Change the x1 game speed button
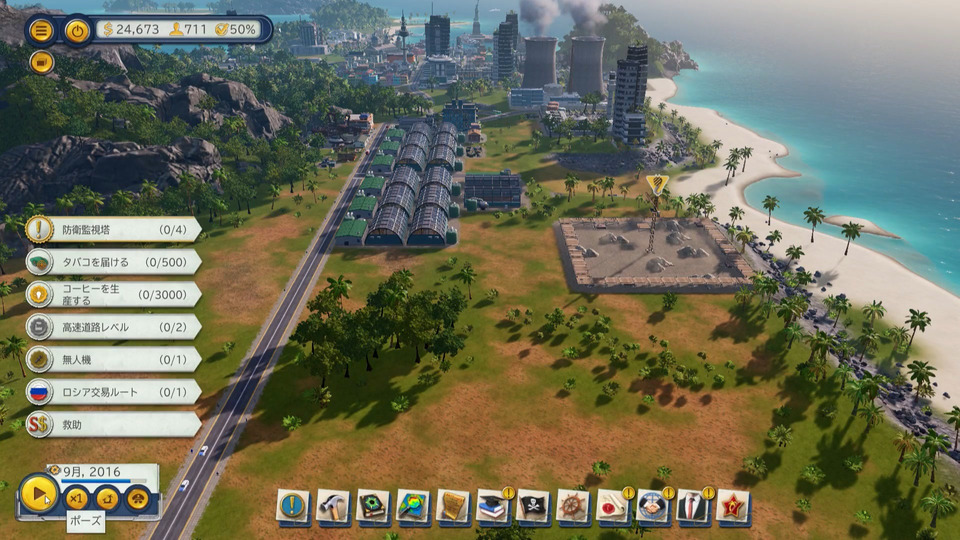 point(76,496)
